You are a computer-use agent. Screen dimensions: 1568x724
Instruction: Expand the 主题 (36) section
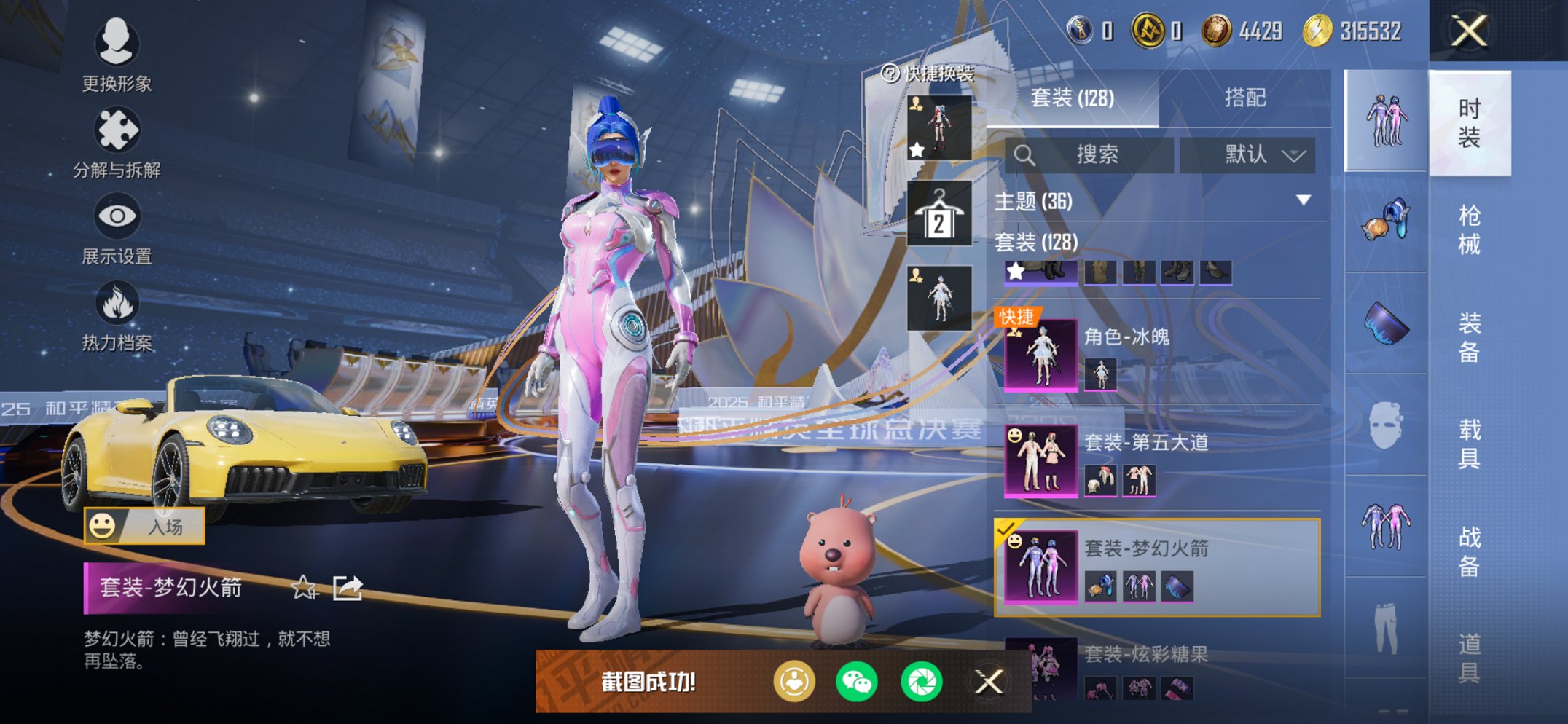pos(1303,200)
